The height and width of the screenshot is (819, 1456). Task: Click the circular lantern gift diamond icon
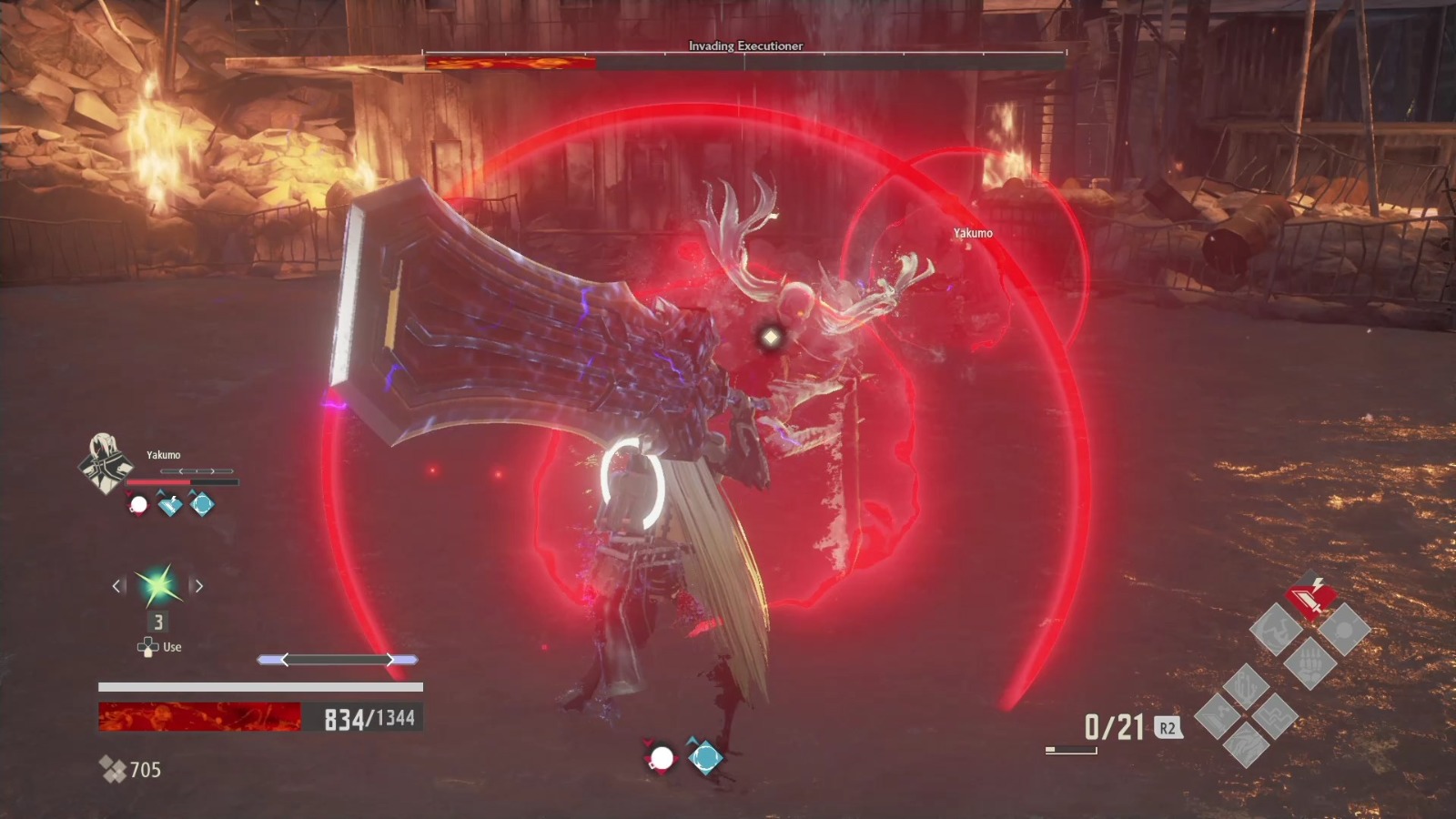coord(1343,630)
